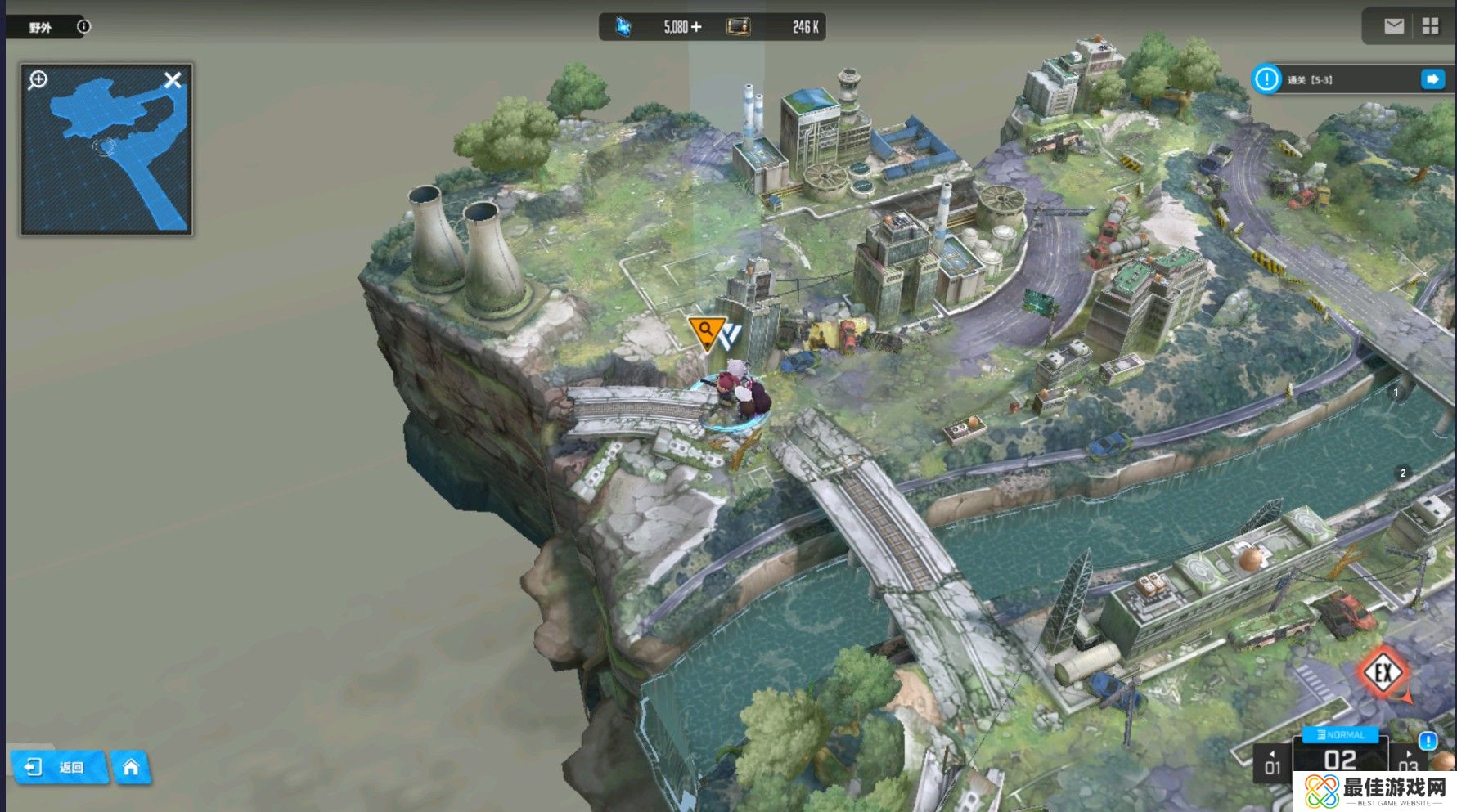This screenshot has height=812, width=1457.
Task: Select the EX stage marker
Action: pos(1383,673)
